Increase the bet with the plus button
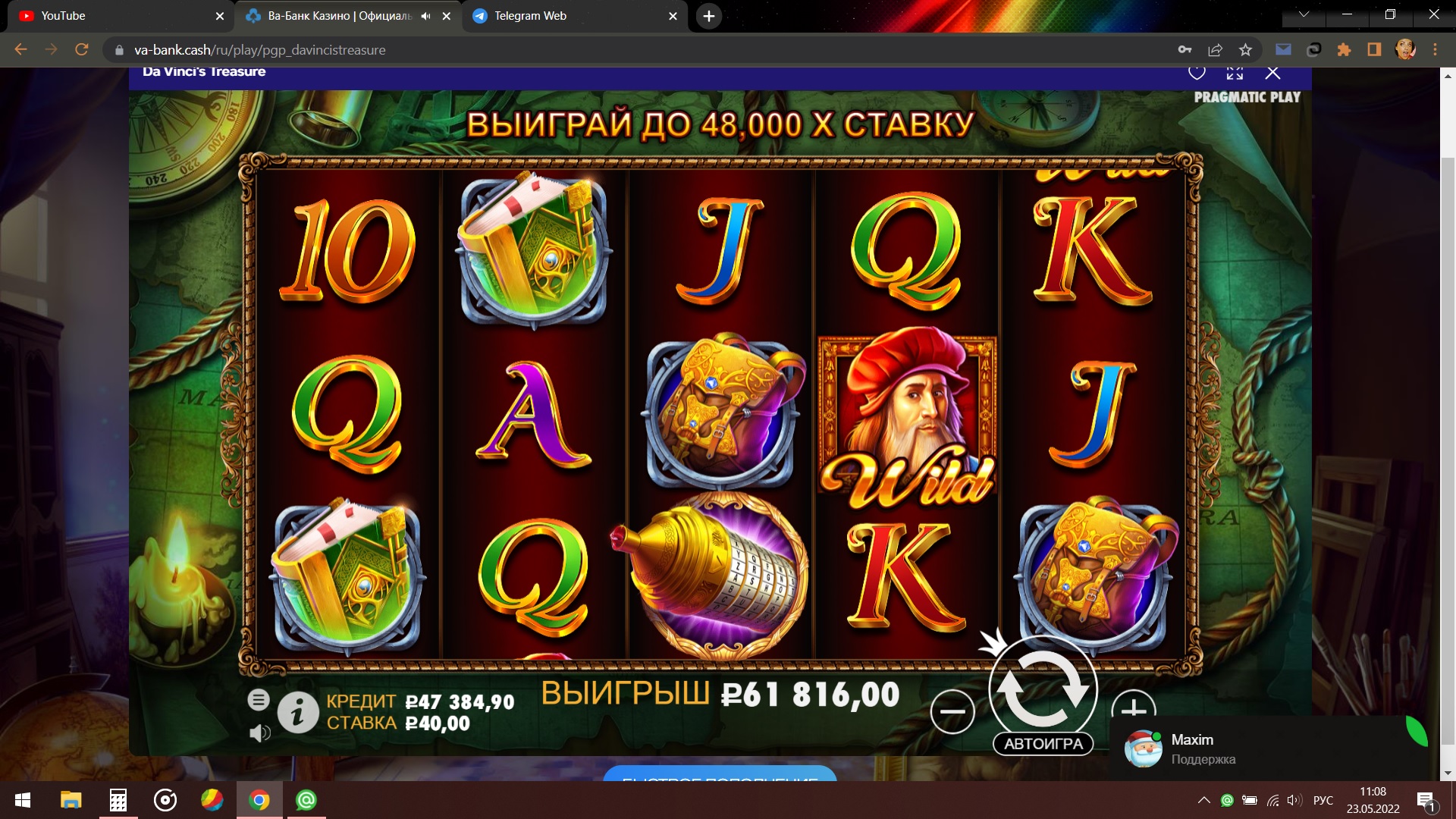This screenshot has height=819, width=1456. [1133, 705]
